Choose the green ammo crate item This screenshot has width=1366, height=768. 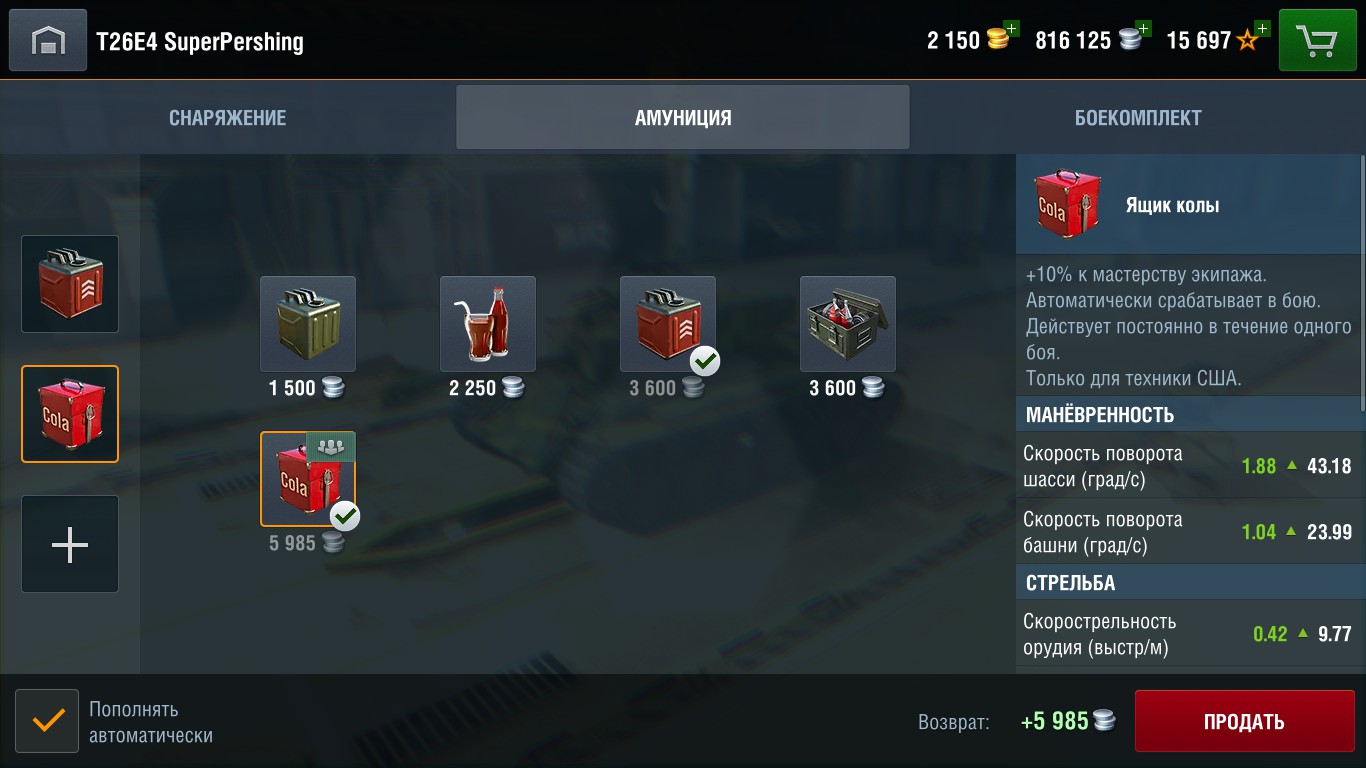848,324
